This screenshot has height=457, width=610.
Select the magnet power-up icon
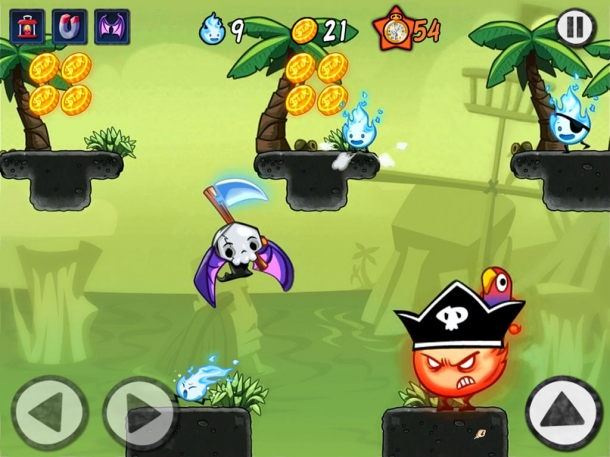[69, 26]
